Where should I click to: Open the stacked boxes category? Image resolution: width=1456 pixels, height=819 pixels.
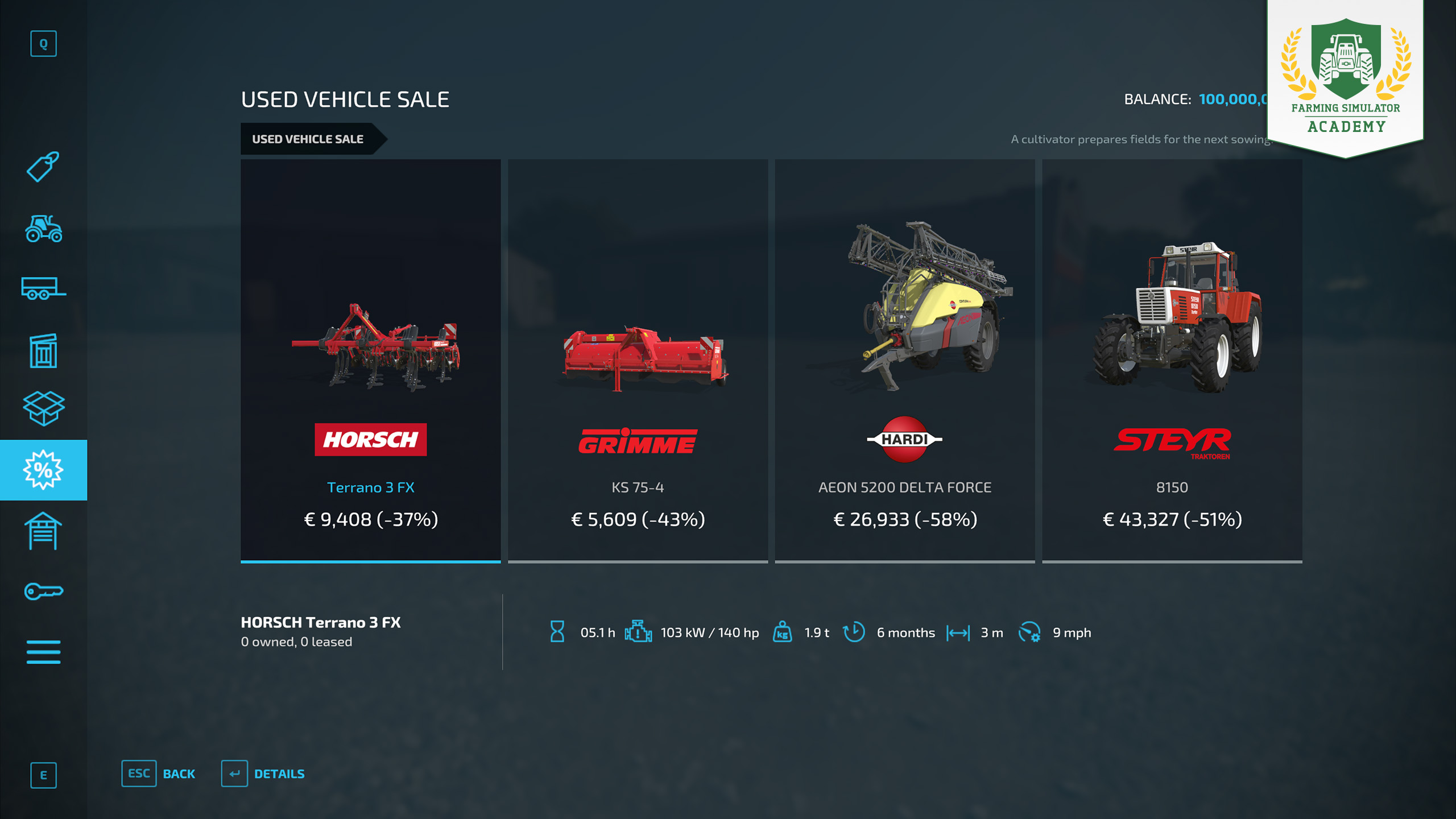click(43, 408)
